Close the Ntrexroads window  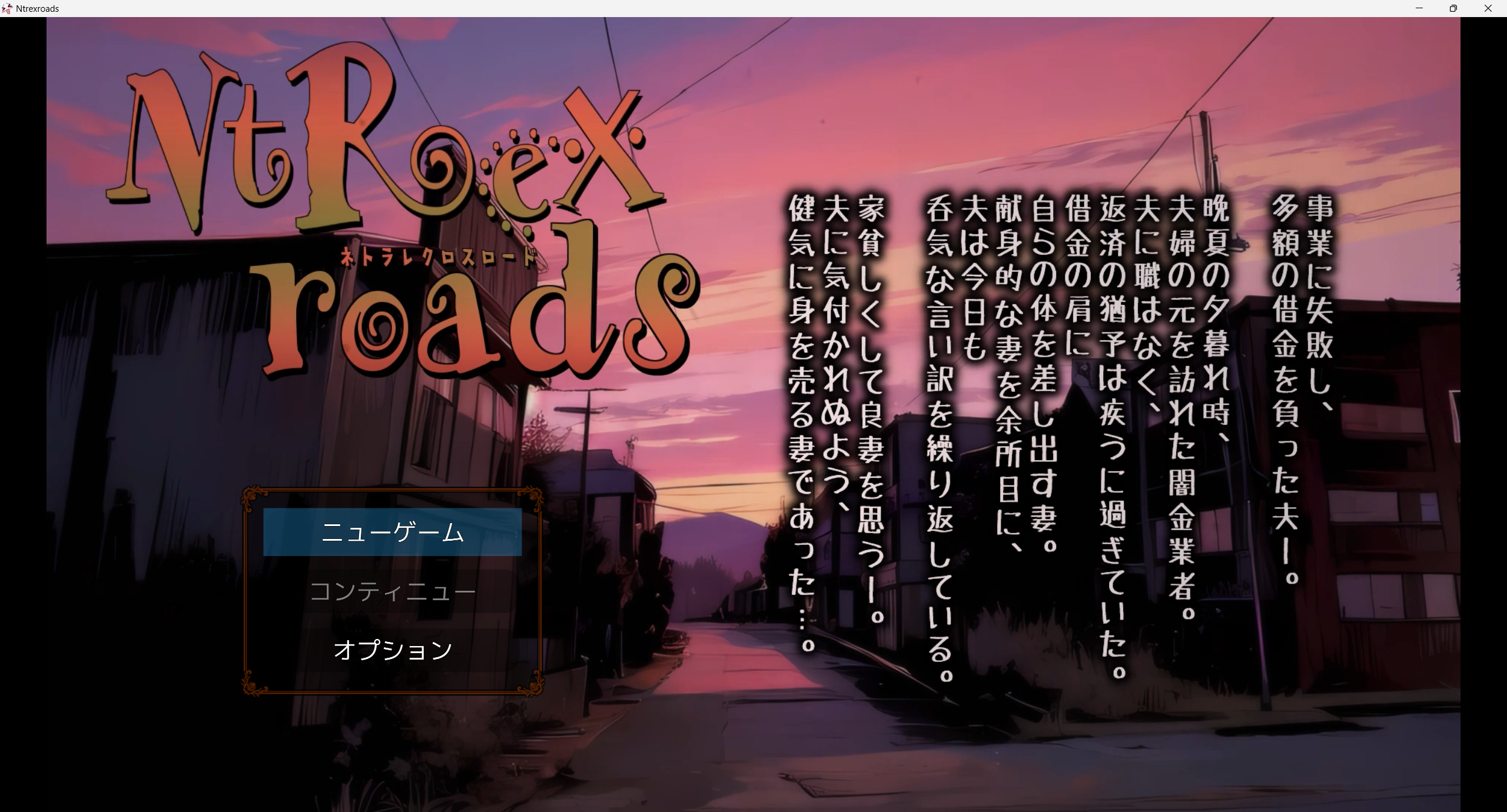1488,8
